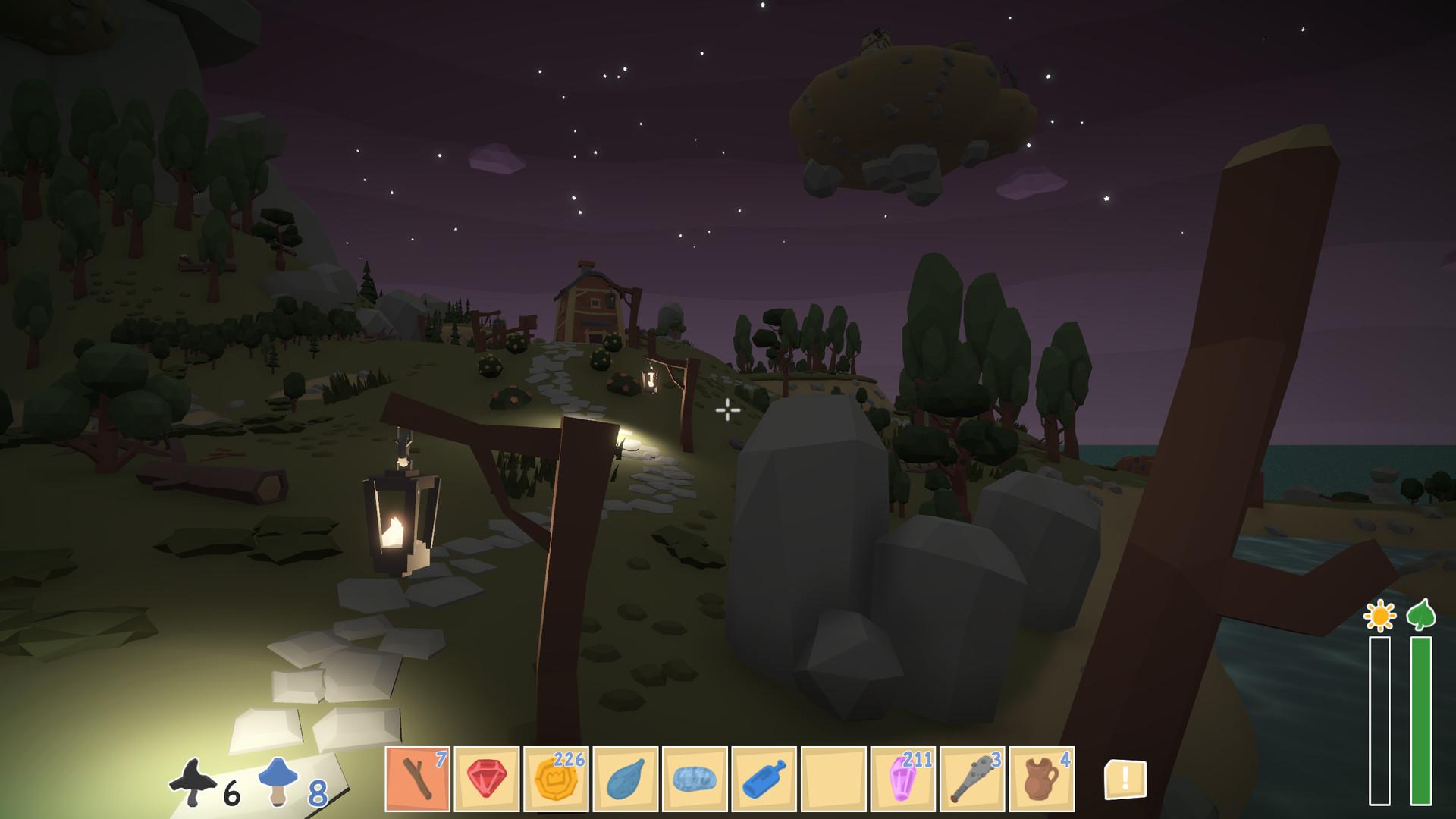Screen dimensions: 1456x819
Task: Pick the blue leaf-shaped item slot
Action: click(x=626, y=779)
